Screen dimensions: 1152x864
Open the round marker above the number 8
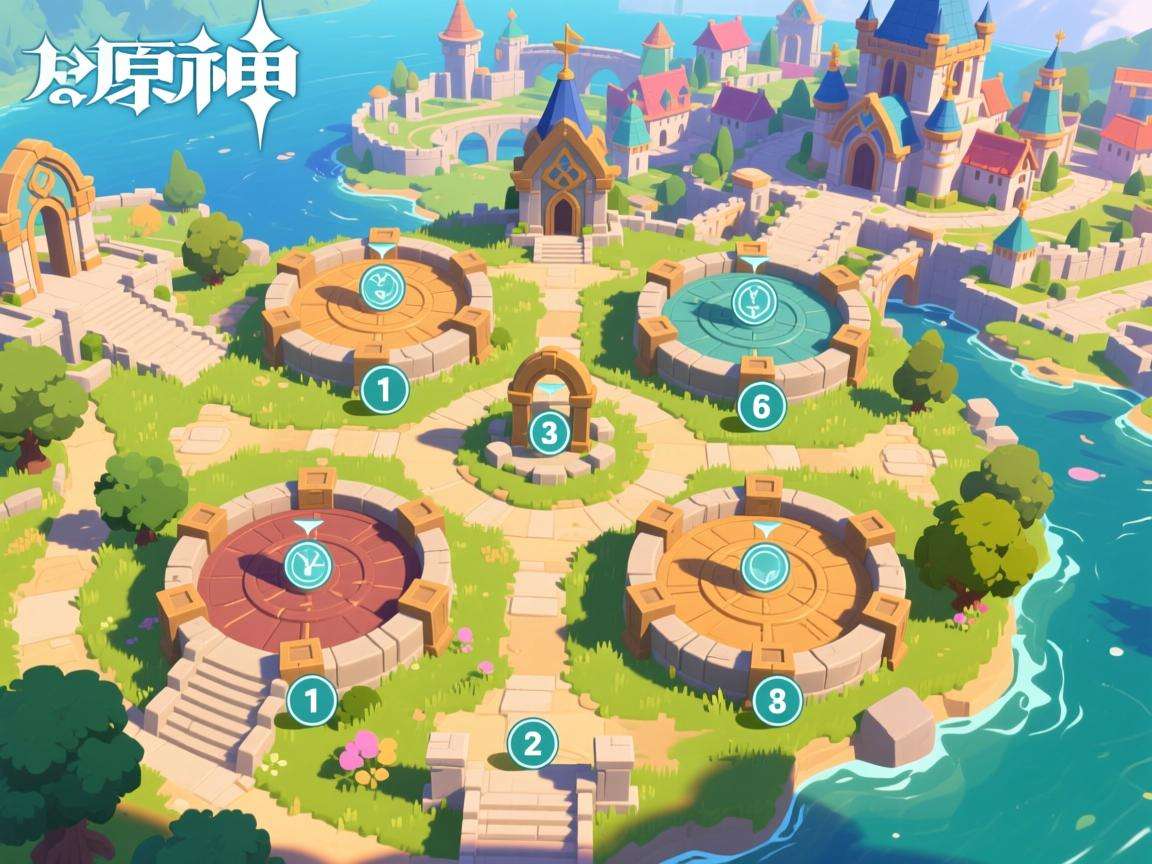pyautogui.click(x=765, y=566)
